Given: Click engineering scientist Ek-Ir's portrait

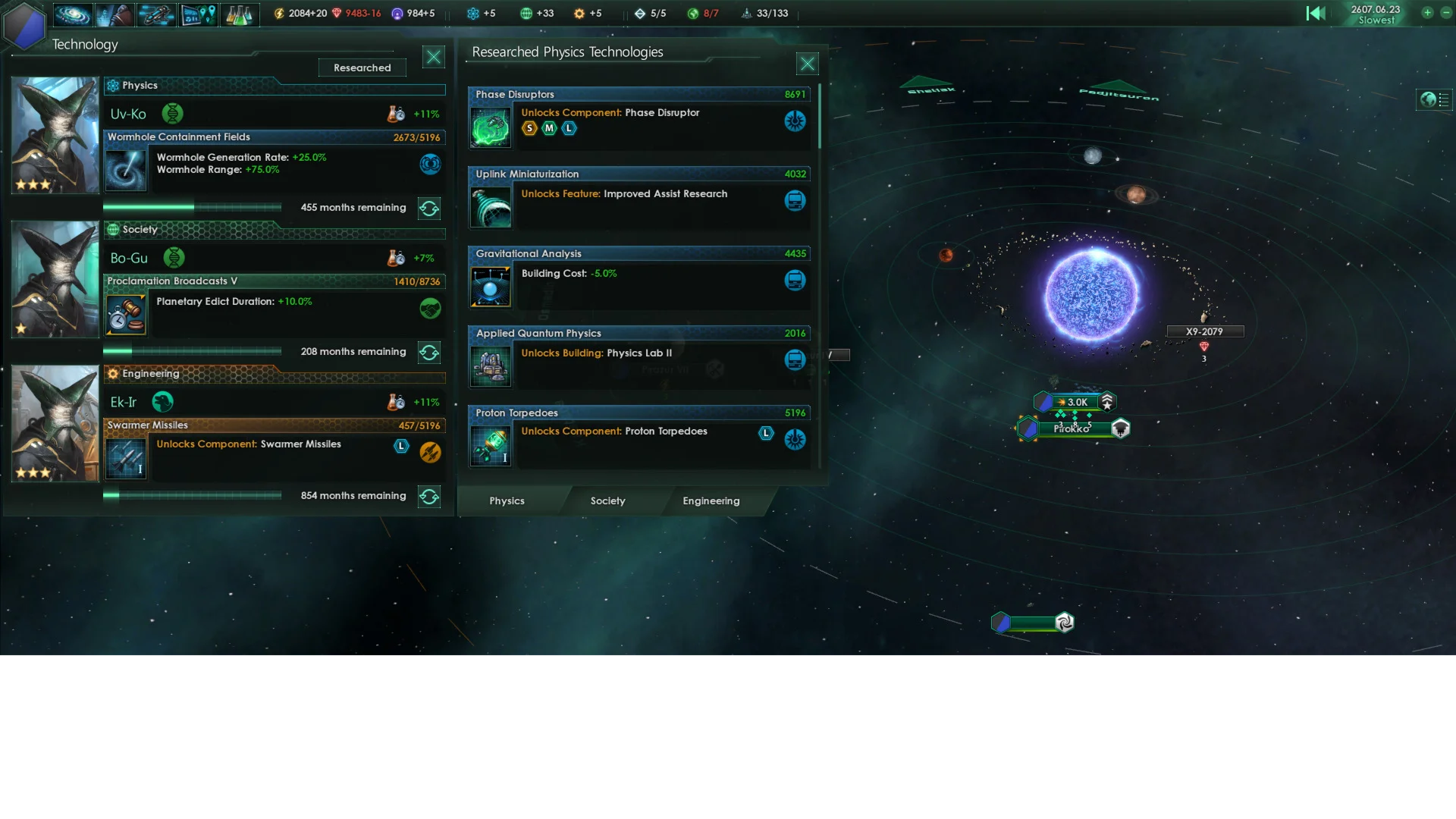Looking at the screenshot, I should click(55, 423).
